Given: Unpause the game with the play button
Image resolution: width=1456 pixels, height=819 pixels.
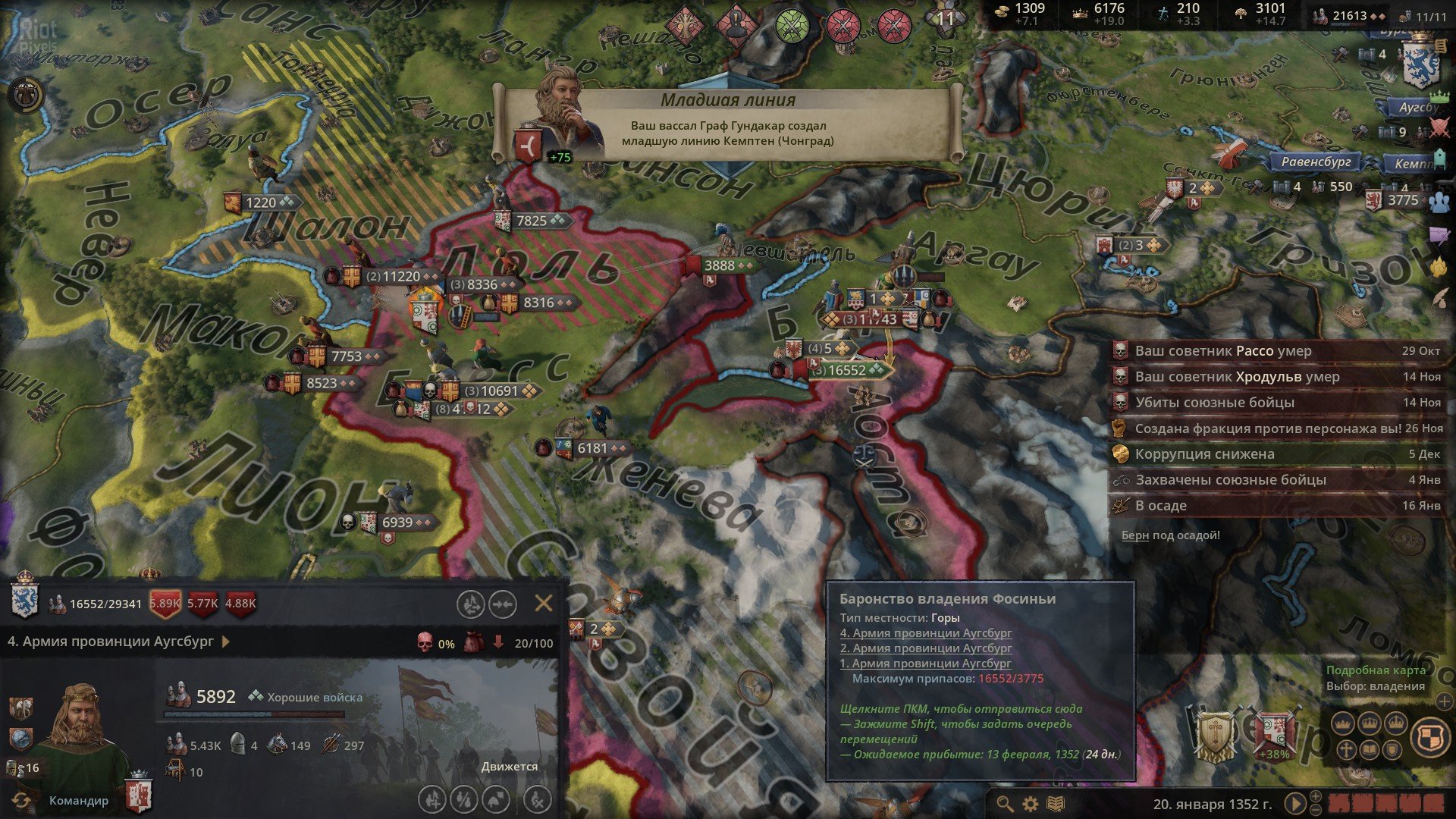Looking at the screenshot, I should (1294, 802).
